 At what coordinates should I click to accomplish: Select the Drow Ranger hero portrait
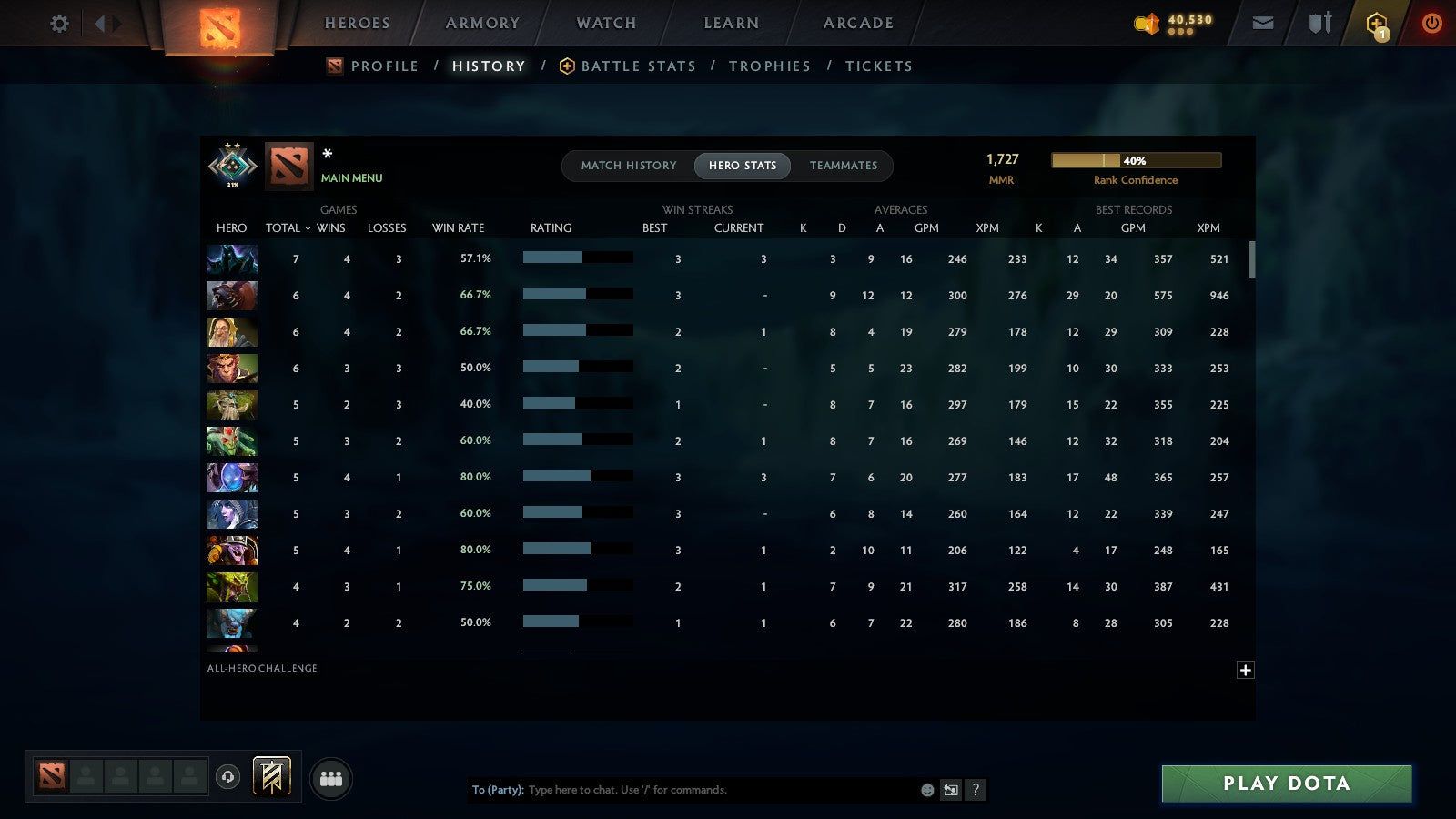coord(231,514)
